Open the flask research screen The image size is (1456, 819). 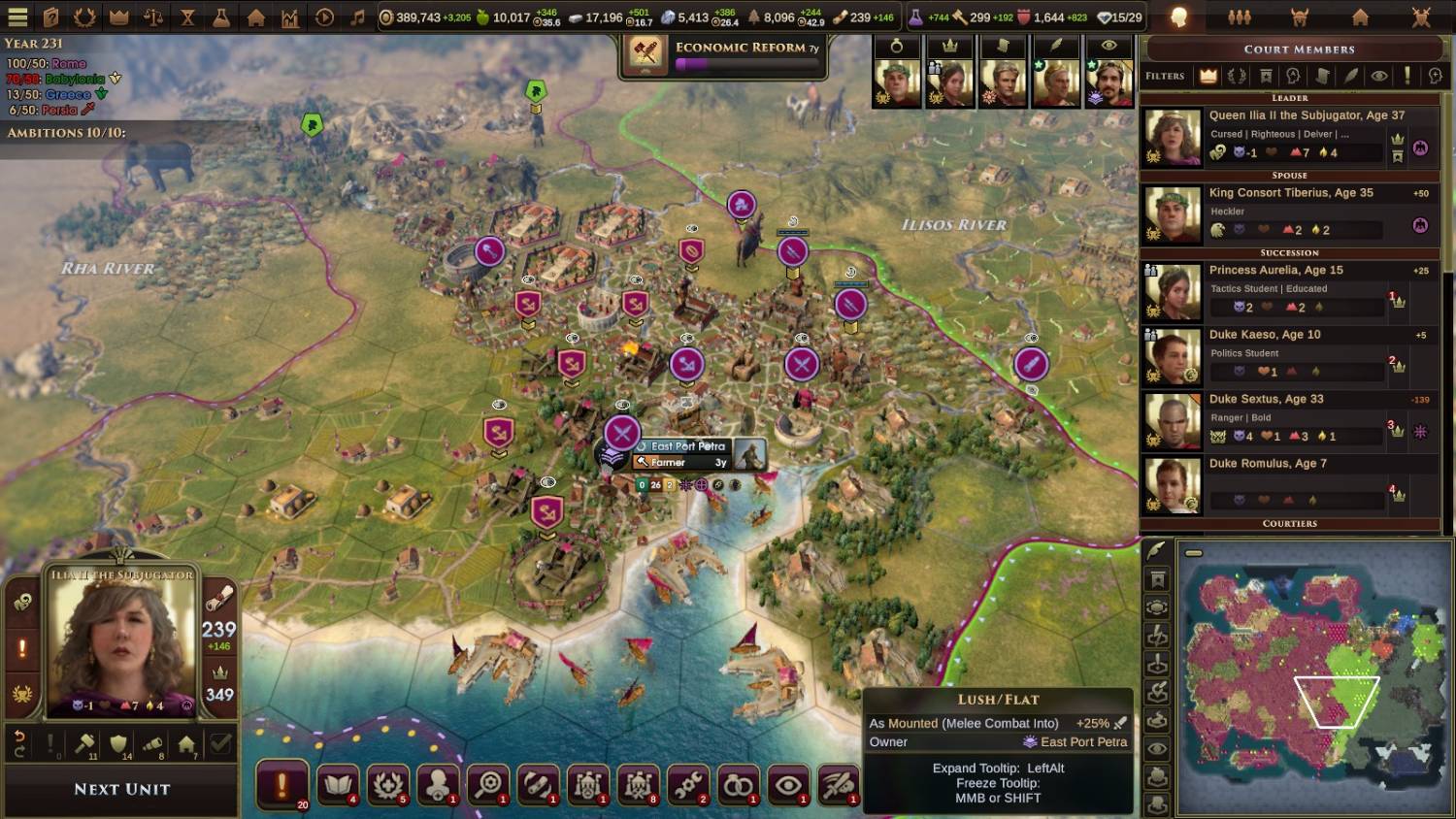(221, 17)
